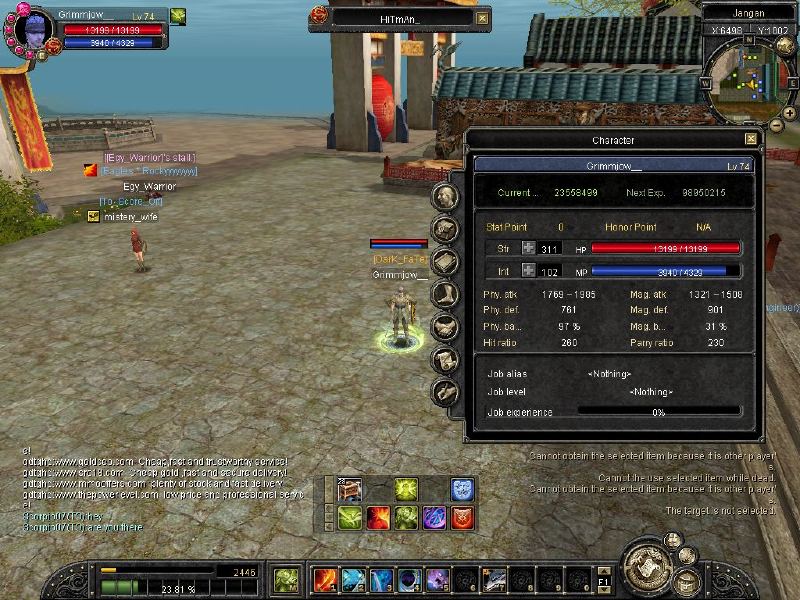
Task: Open the face portrait side tab
Action: (x=446, y=196)
